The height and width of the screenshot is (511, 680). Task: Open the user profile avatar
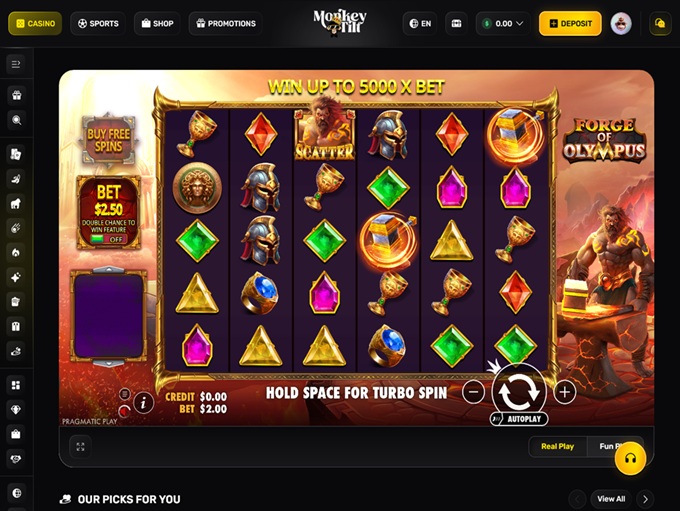621,23
